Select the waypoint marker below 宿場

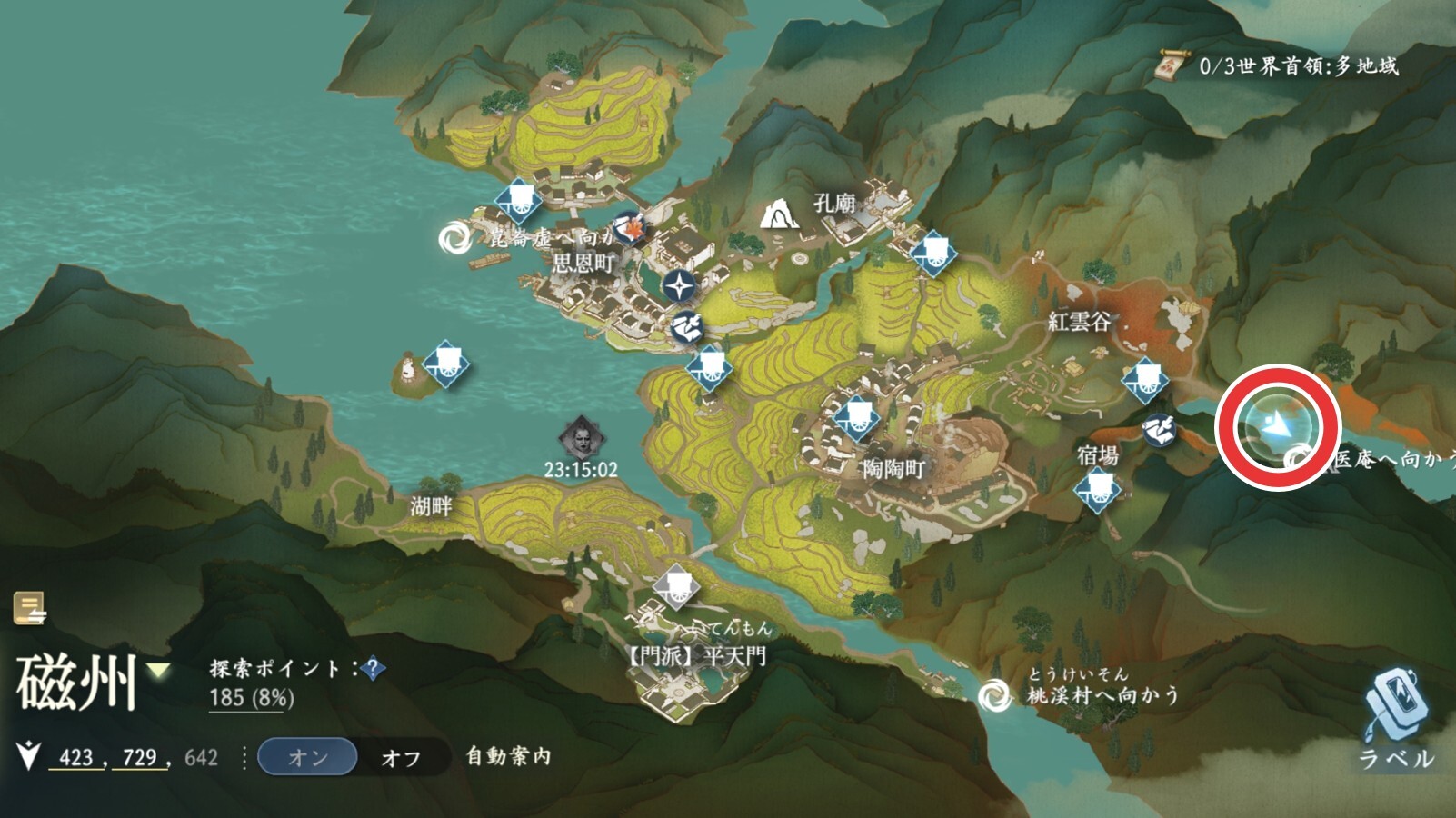tap(1096, 492)
